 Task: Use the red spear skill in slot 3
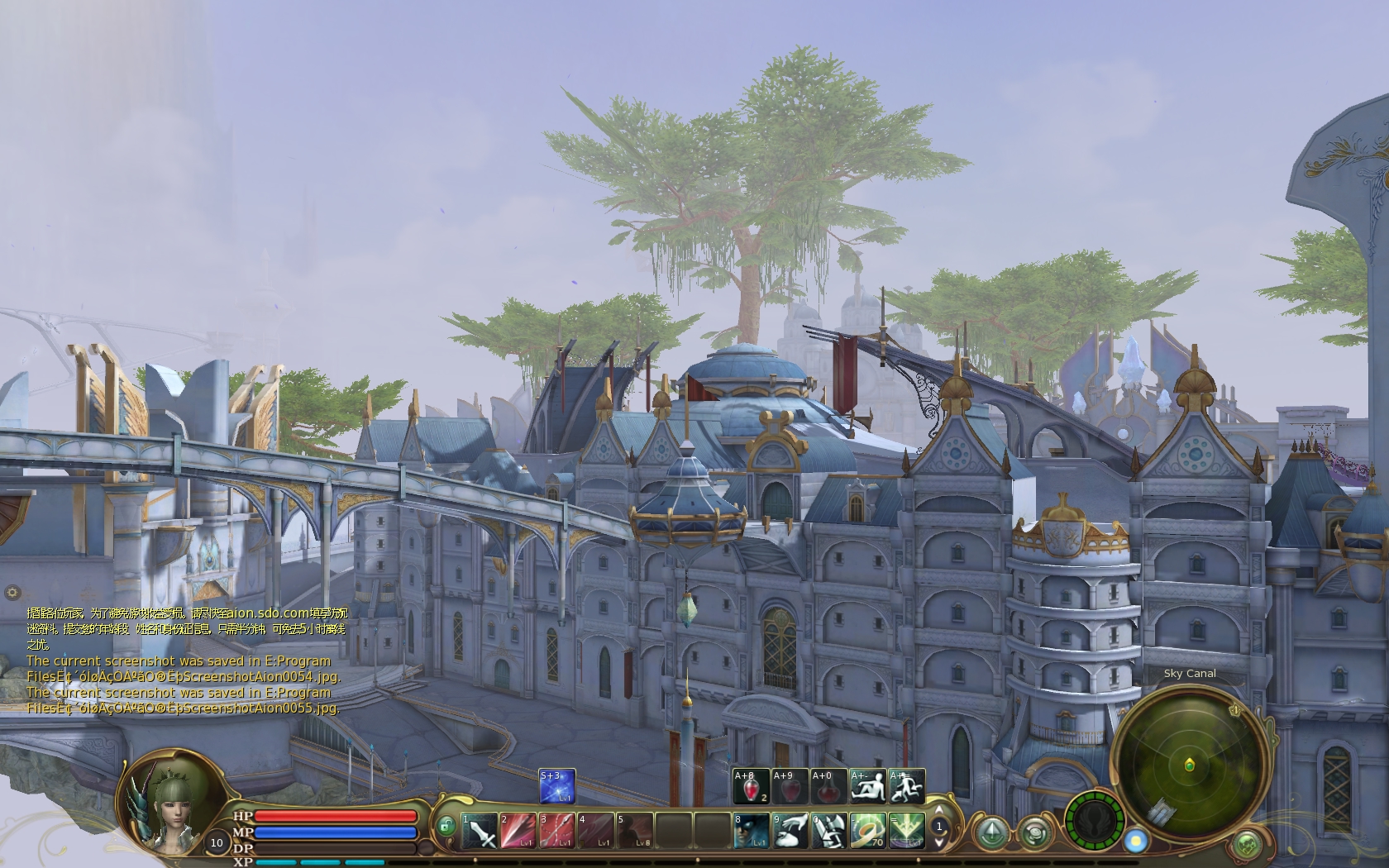coord(557,831)
